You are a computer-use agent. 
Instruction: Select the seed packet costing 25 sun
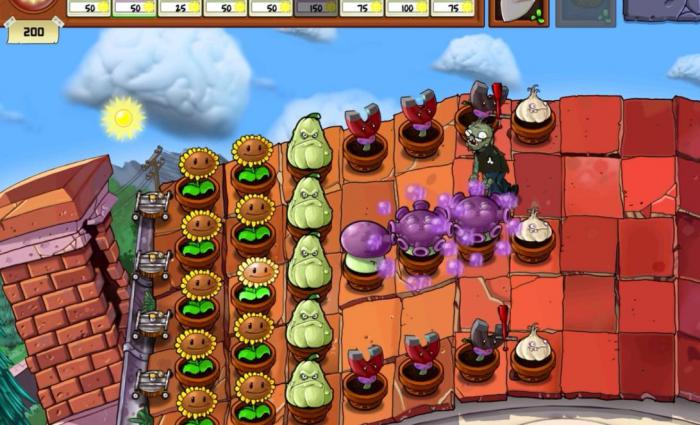pyautogui.click(x=179, y=8)
